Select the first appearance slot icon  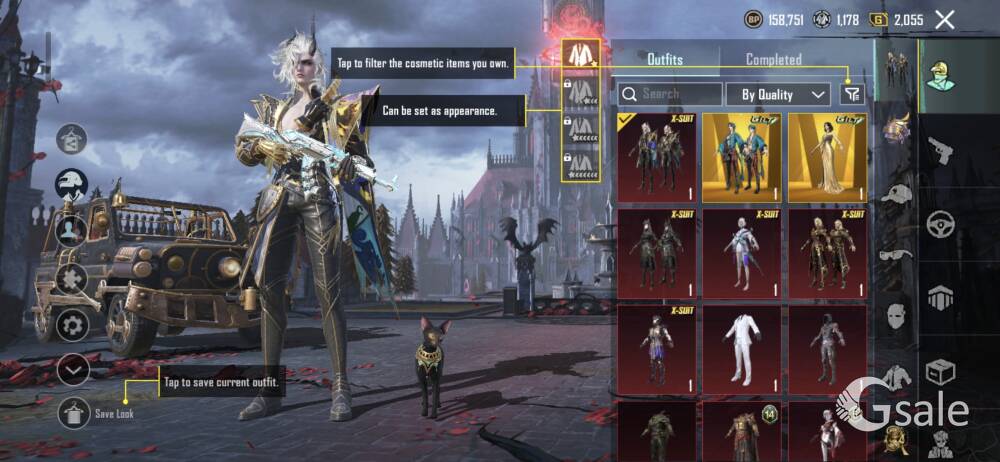tap(581, 56)
